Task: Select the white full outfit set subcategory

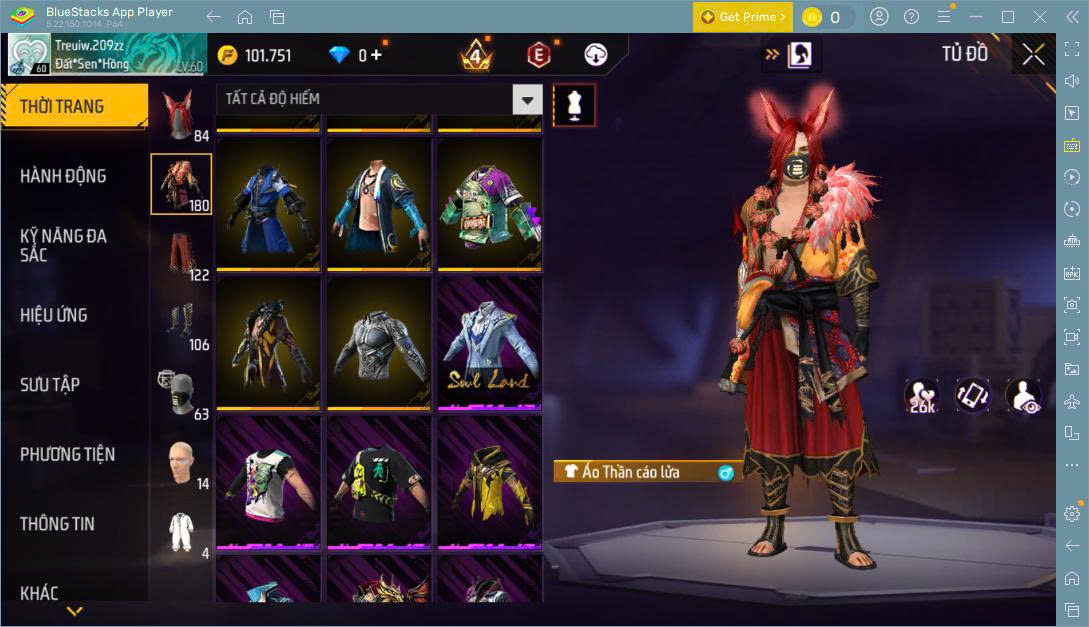Action: (x=181, y=532)
